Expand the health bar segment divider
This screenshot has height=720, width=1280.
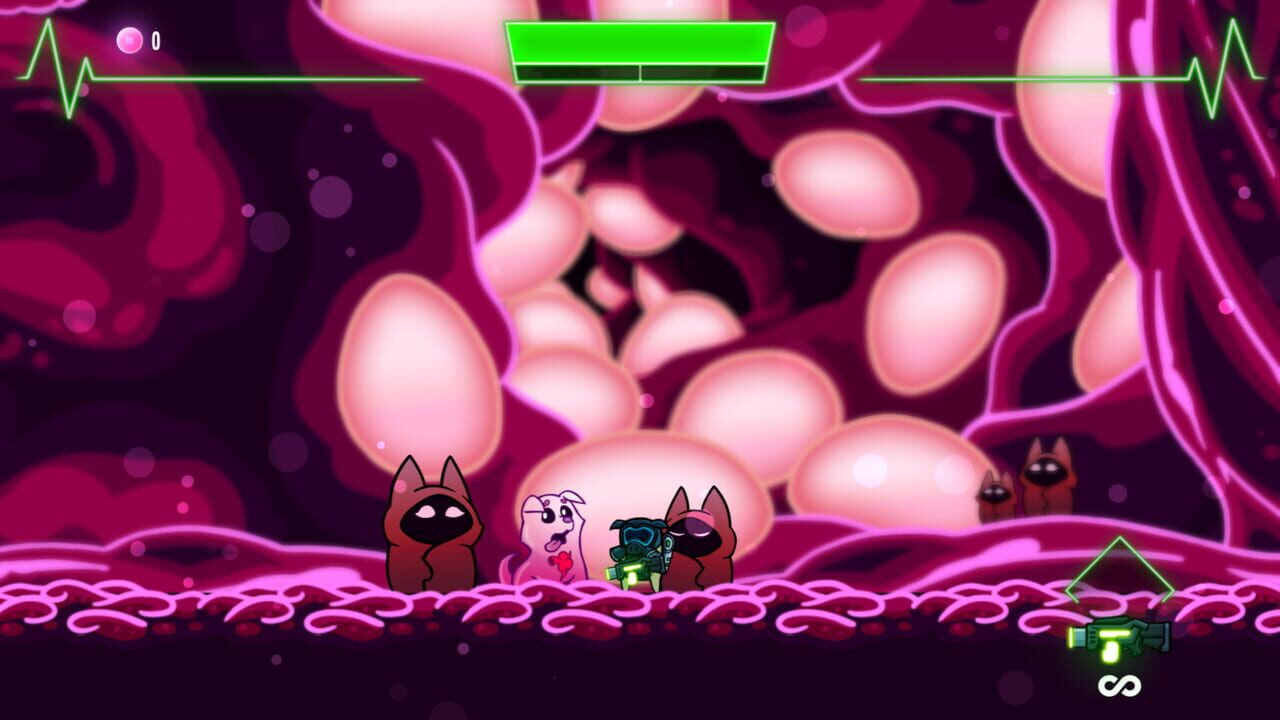pyautogui.click(x=638, y=73)
